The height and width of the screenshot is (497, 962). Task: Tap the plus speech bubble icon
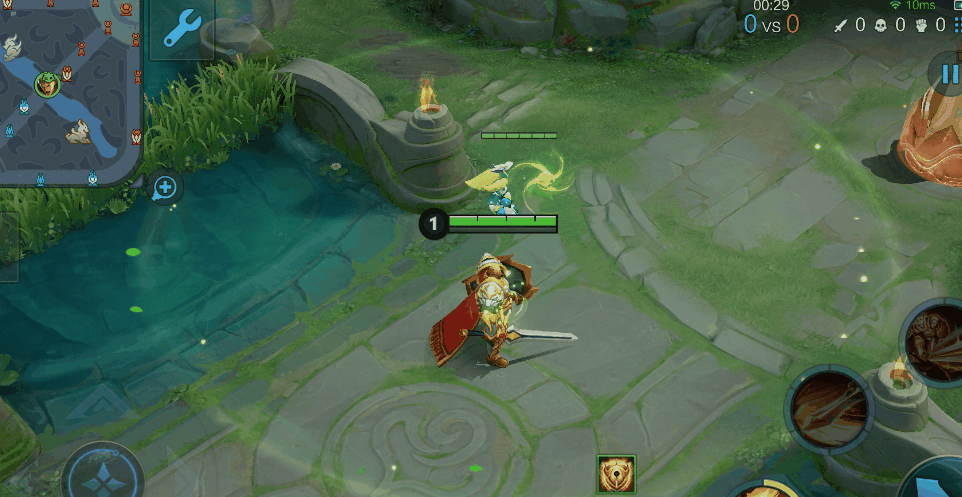(x=166, y=187)
